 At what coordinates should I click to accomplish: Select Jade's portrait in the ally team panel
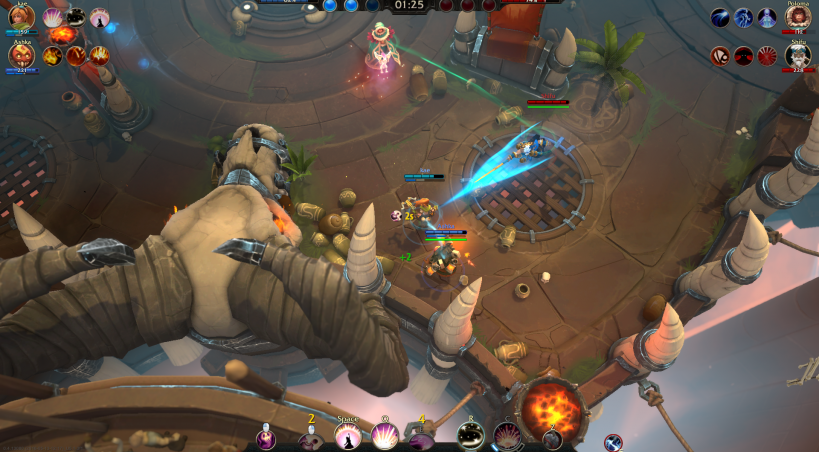tap(21, 17)
